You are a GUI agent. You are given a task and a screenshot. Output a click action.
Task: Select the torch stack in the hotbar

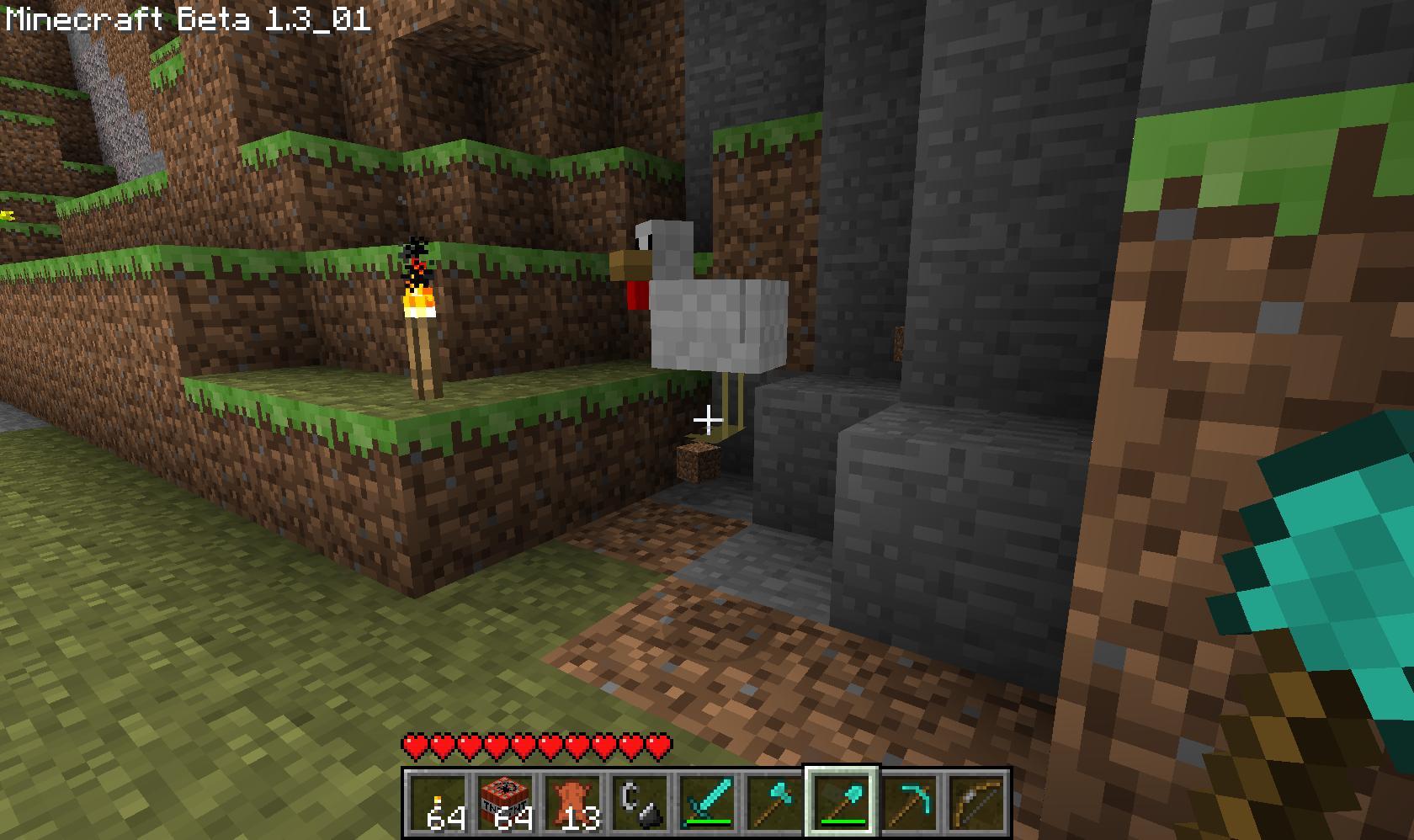pos(438,803)
